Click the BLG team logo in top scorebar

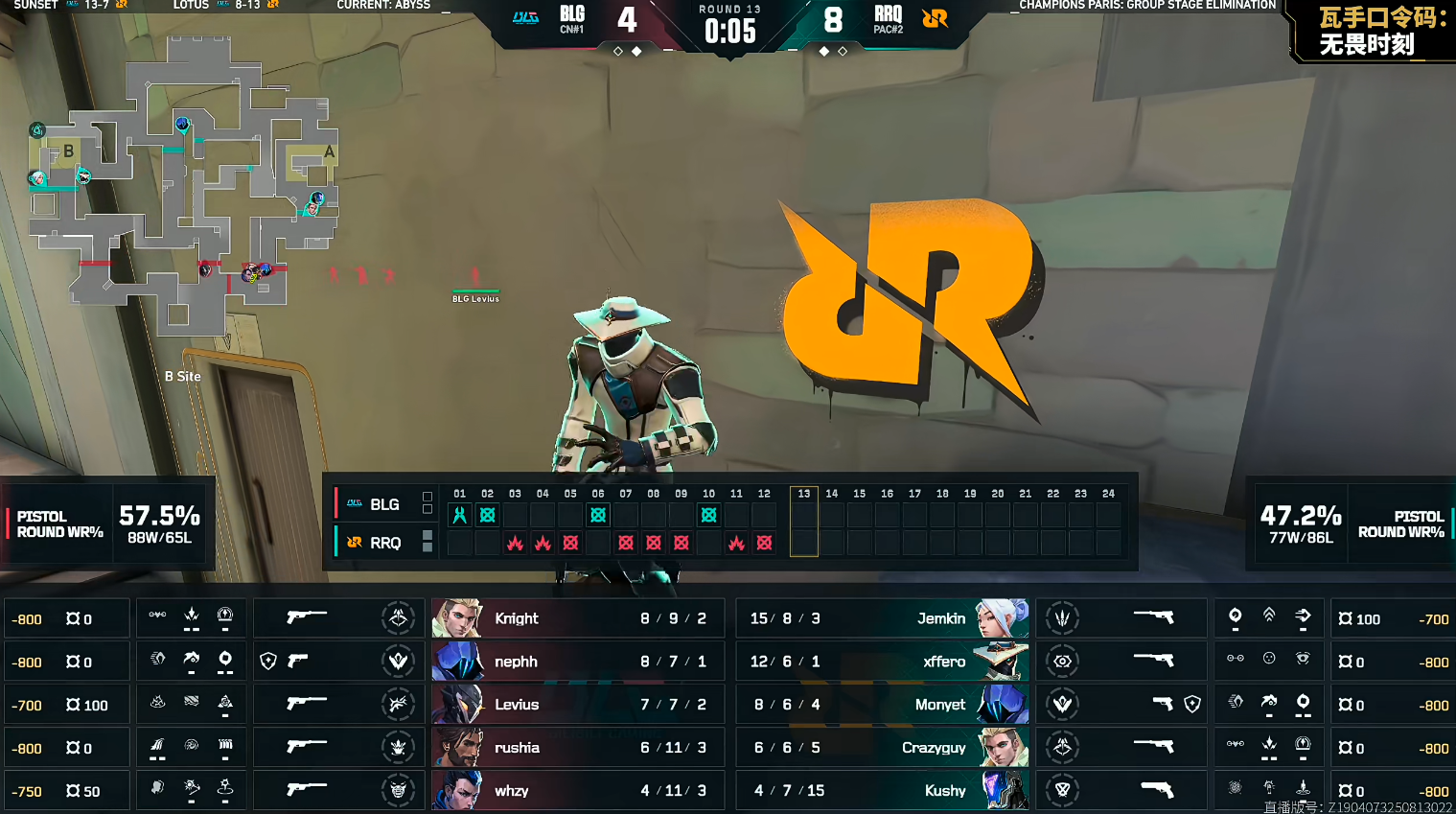[x=525, y=18]
